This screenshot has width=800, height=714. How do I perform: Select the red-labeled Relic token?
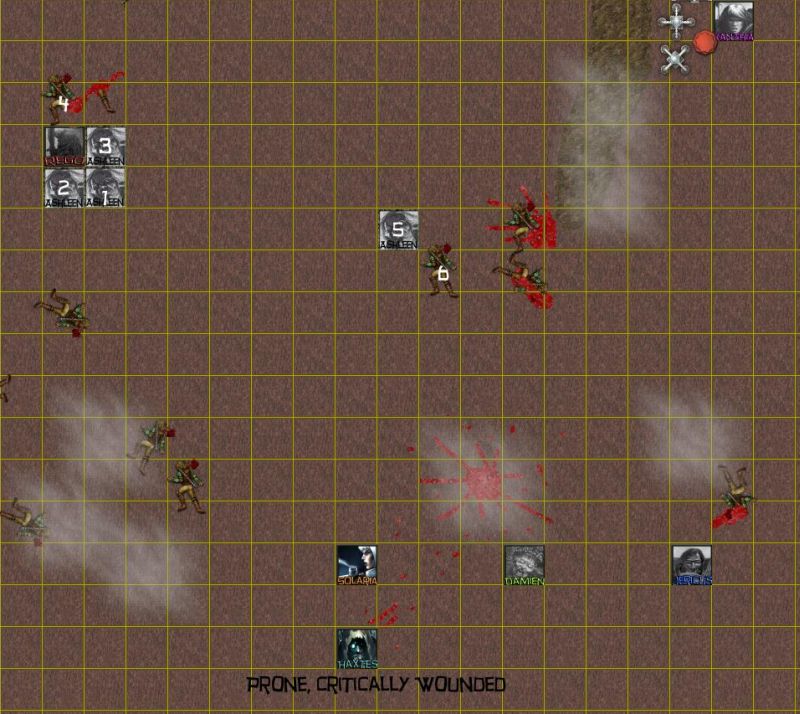pyautogui.click(x=64, y=146)
